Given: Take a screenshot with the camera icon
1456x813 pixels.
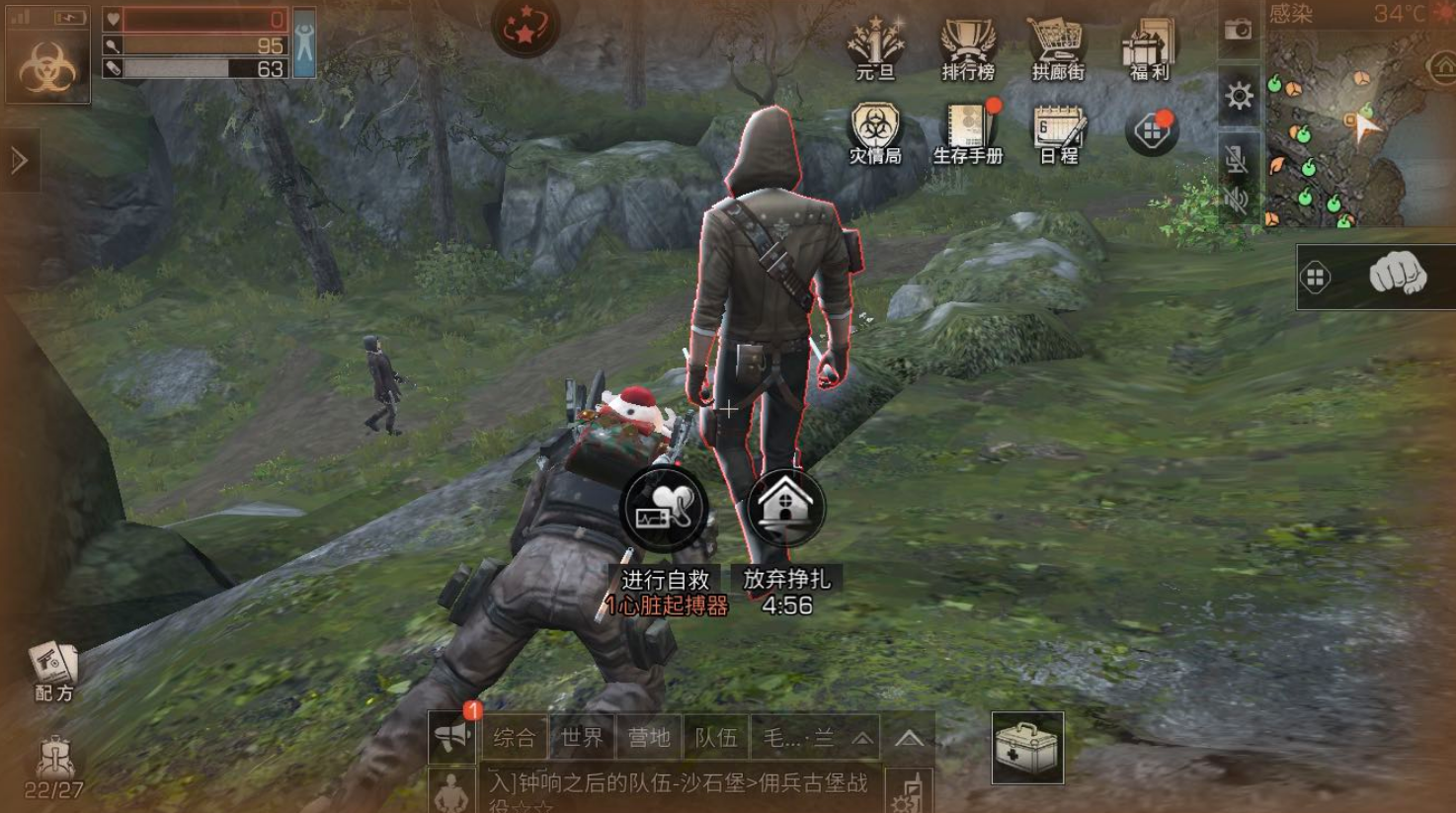Looking at the screenshot, I should click(x=1238, y=30).
